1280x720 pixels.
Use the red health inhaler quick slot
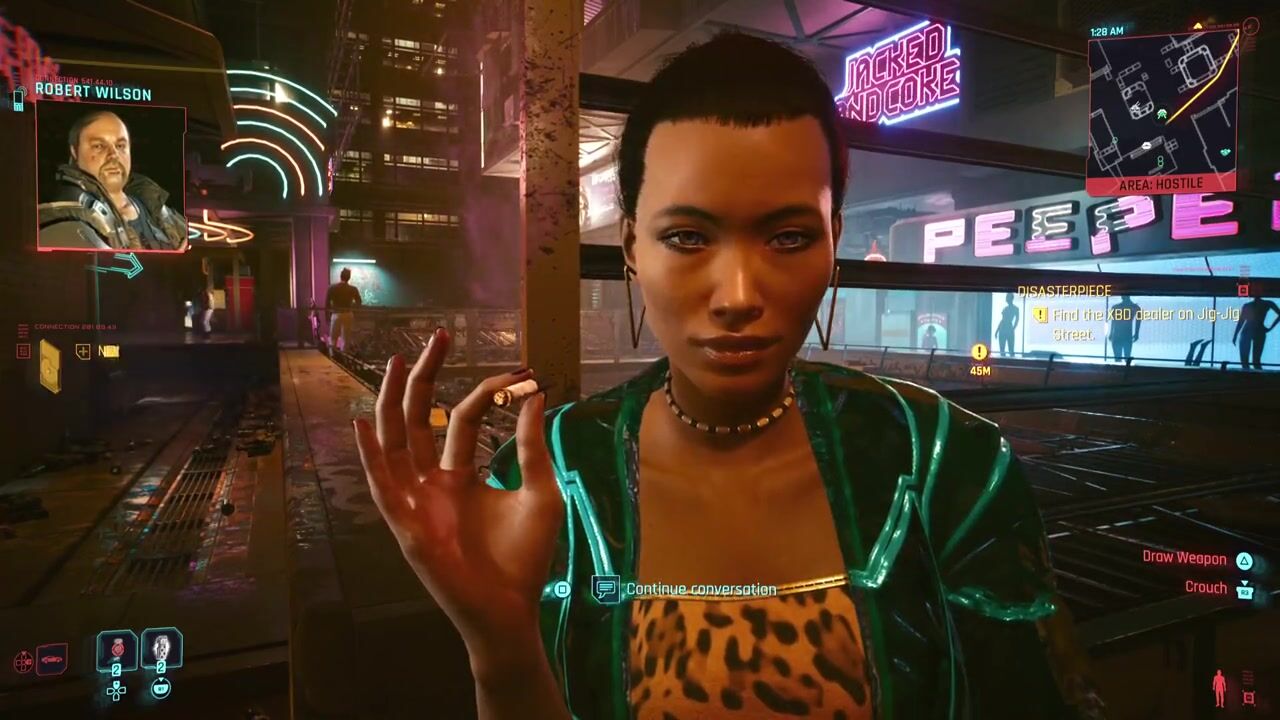click(116, 652)
